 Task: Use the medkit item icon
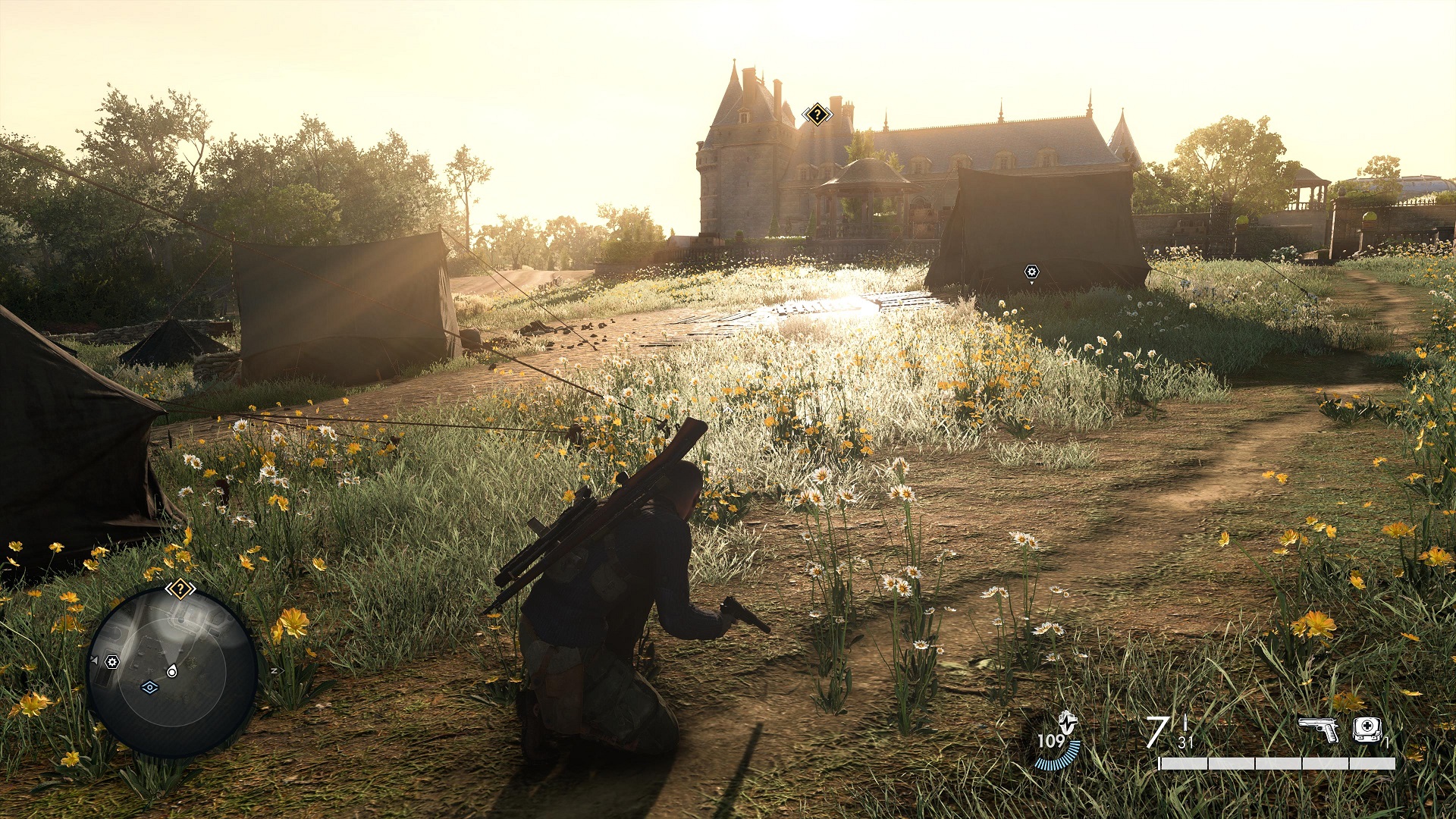tap(1367, 730)
